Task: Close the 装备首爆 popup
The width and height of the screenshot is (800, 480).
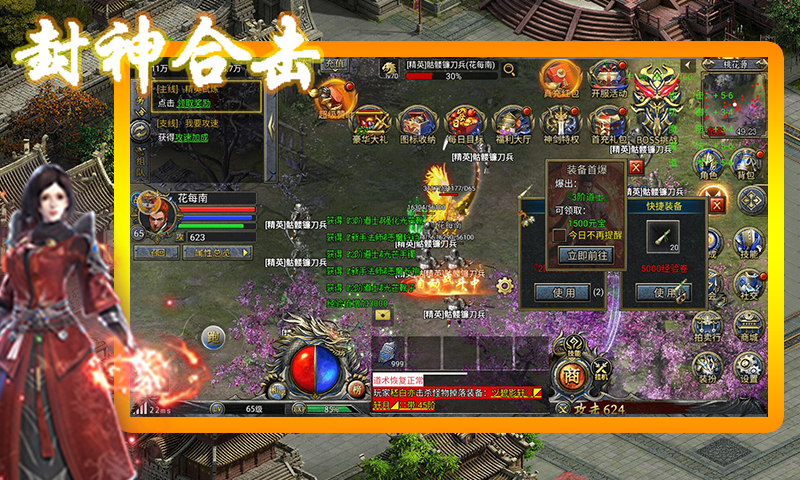Action: tap(636, 167)
